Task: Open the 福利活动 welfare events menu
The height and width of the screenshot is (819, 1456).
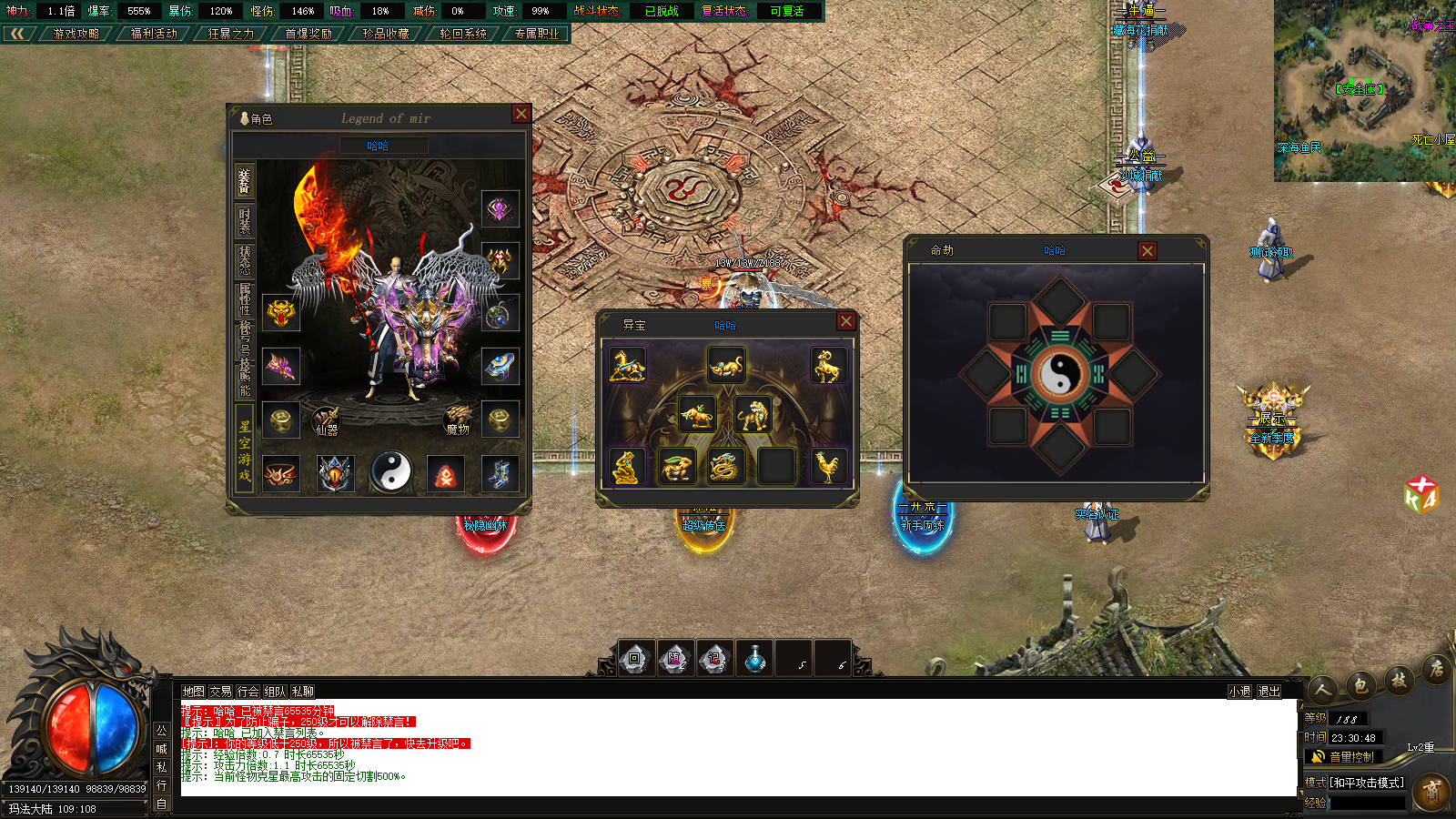Action: pyautogui.click(x=154, y=34)
